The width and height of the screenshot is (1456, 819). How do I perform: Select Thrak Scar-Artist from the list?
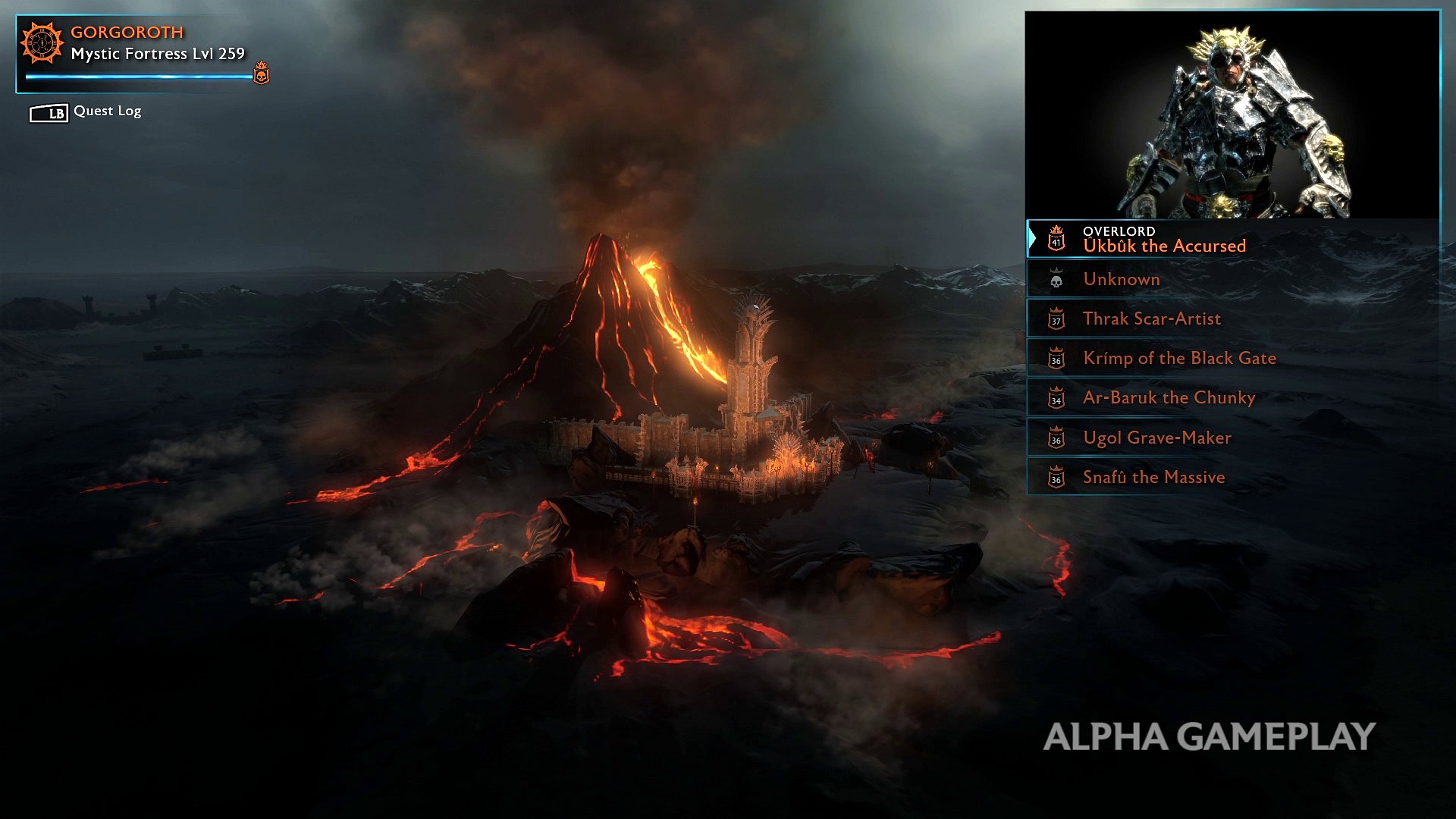(x=1151, y=318)
